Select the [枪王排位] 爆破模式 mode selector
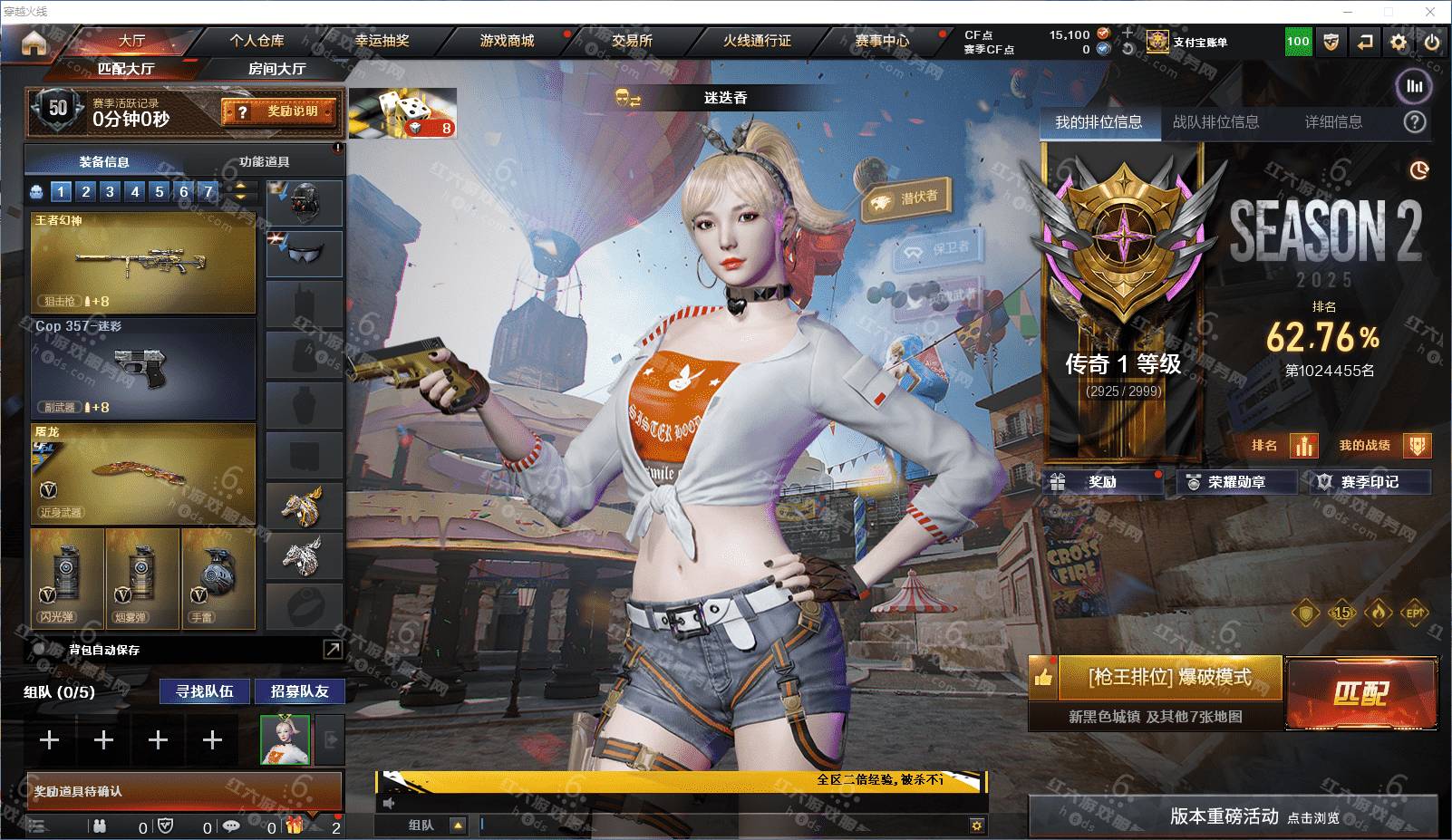 [x=1169, y=677]
